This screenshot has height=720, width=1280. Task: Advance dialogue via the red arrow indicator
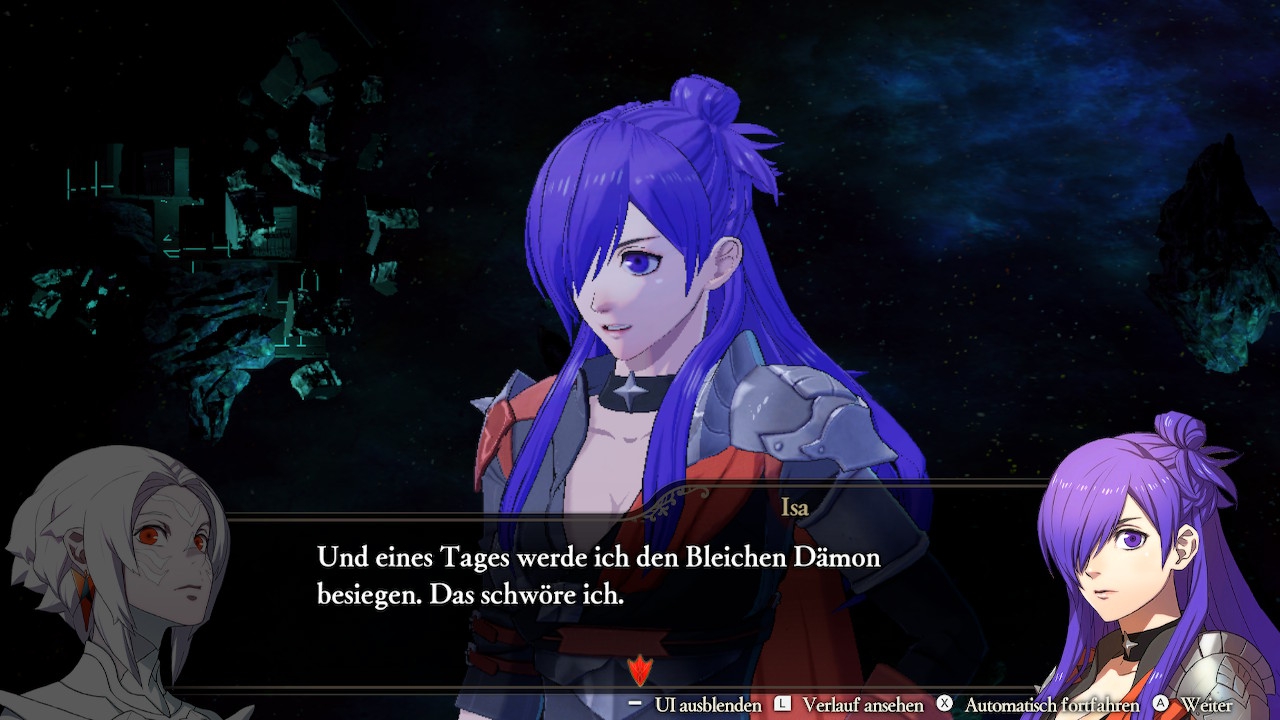(x=638, y=669)
